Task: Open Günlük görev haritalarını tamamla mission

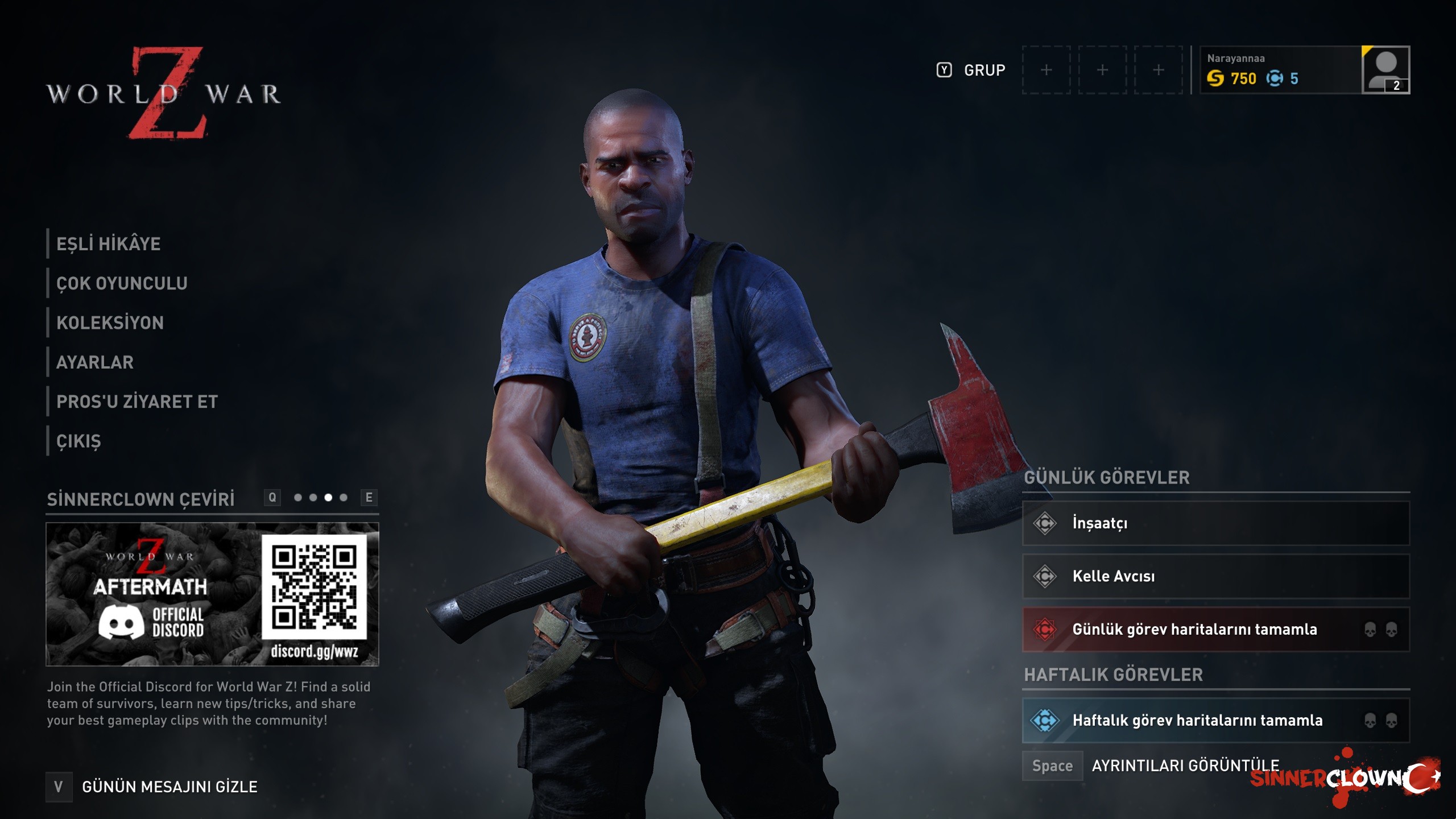Action: (x=1215, y=630)
